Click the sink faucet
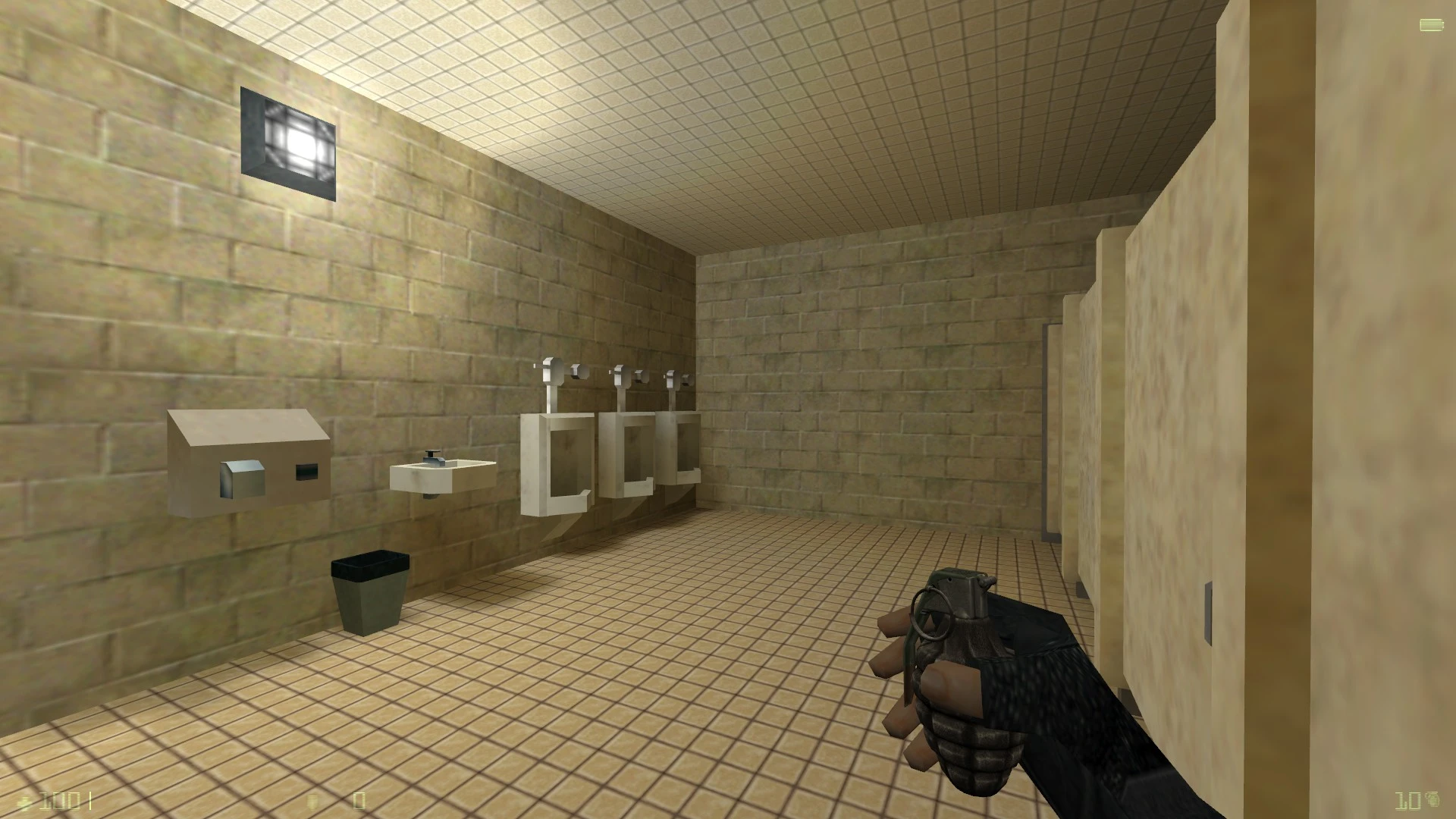 click(432, 459)
